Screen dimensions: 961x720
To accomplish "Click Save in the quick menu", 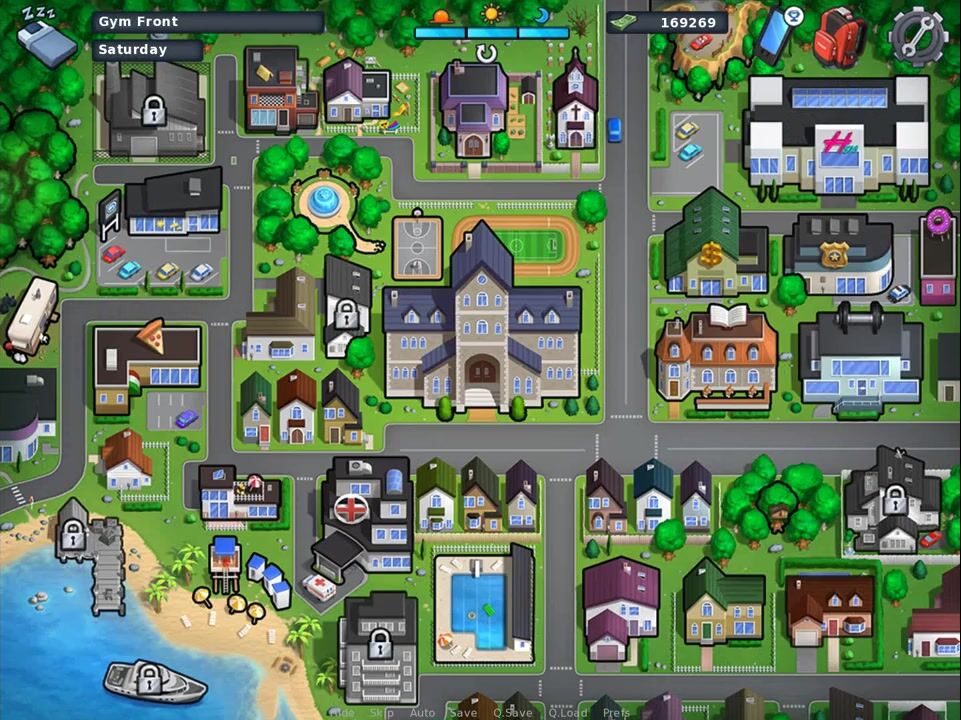I will pos(463,713).
